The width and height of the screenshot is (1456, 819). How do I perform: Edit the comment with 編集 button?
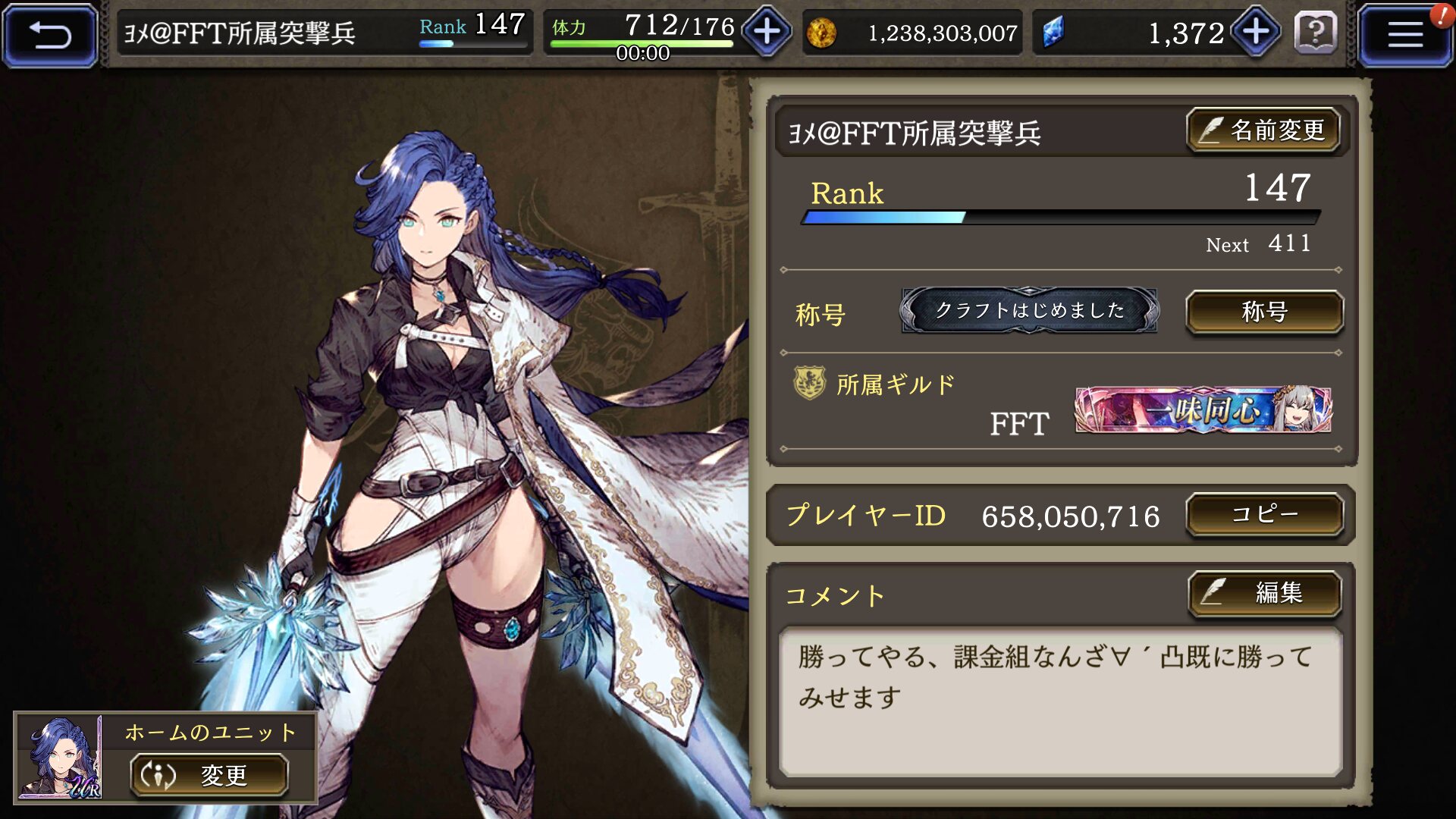pos(1264,592)
